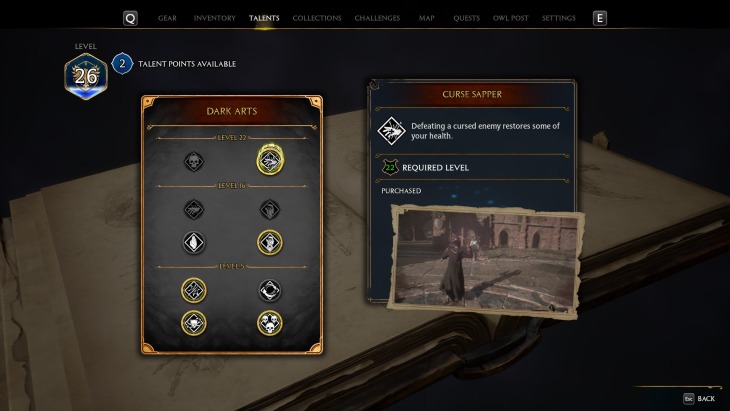Go to the Collections tab
The width and height of the screenshot is (730, 411).
pos(318,18)
